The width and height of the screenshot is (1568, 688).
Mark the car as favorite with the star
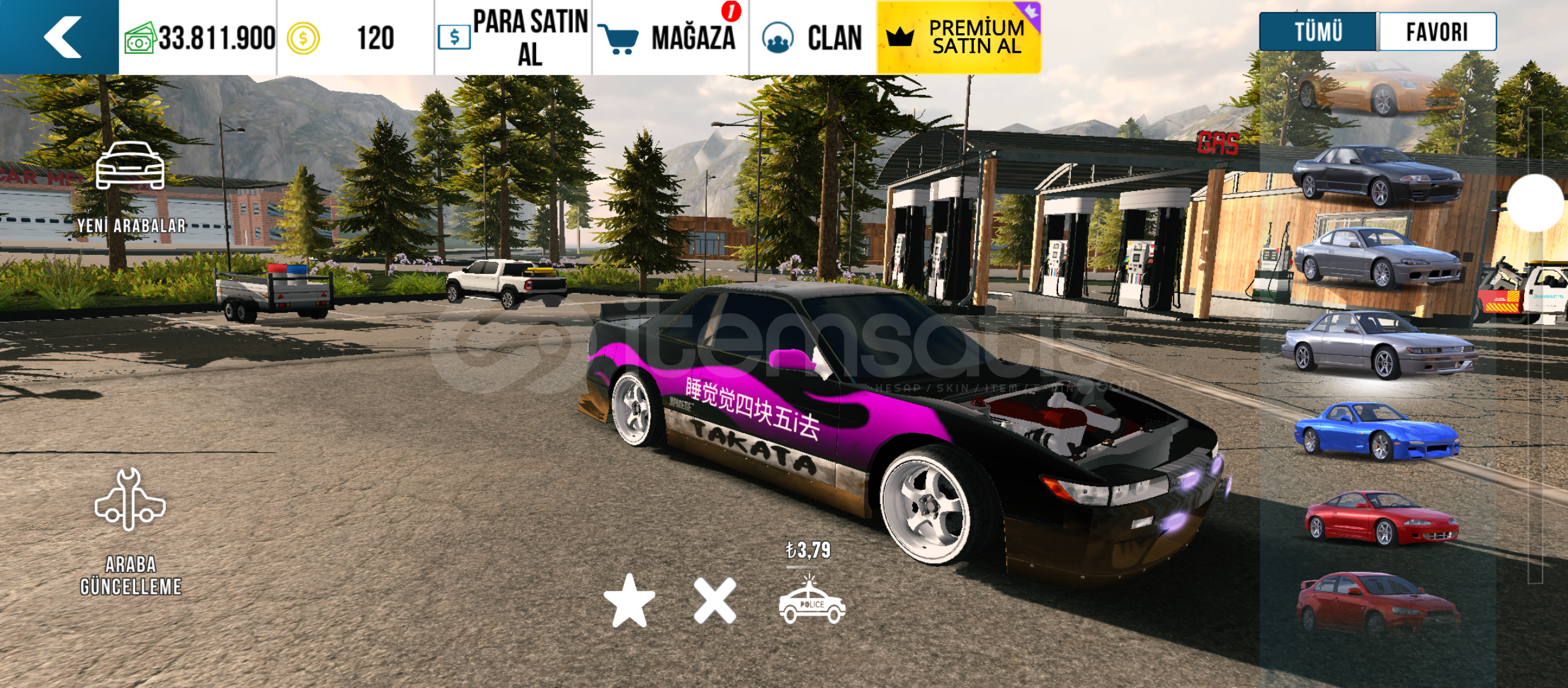click(x=629, y=601)
